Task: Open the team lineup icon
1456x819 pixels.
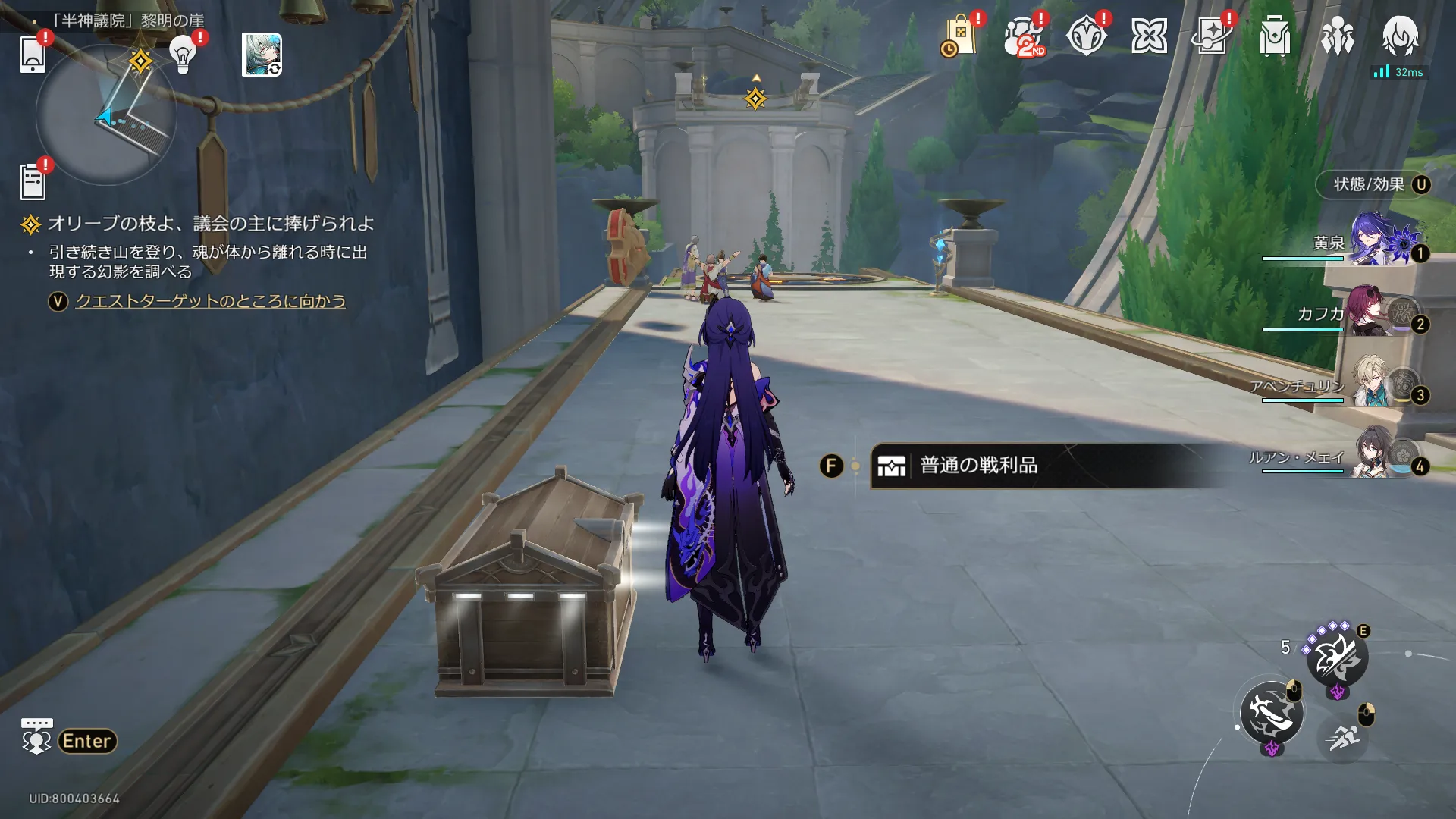Action: pos(1338,36)
